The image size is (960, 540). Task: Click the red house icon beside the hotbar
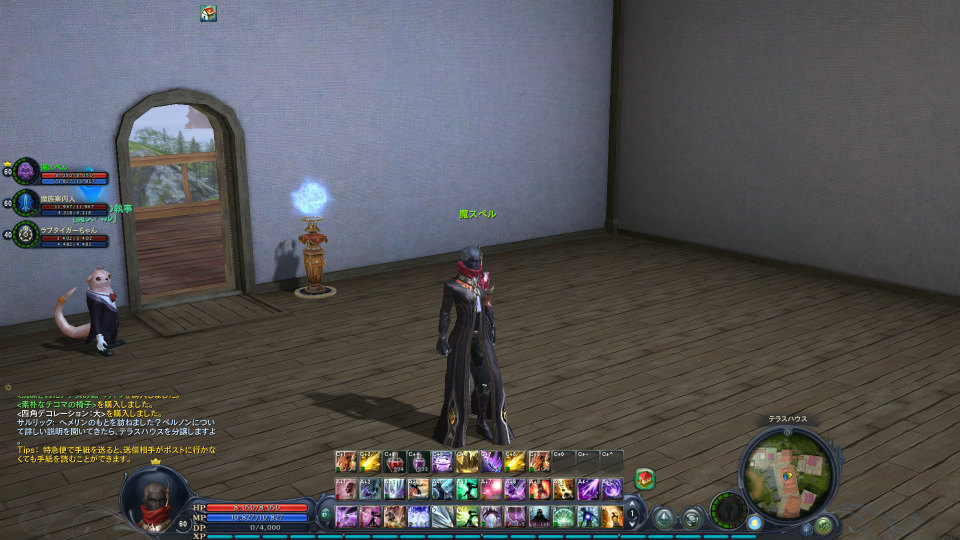click(x=644, y=479)
